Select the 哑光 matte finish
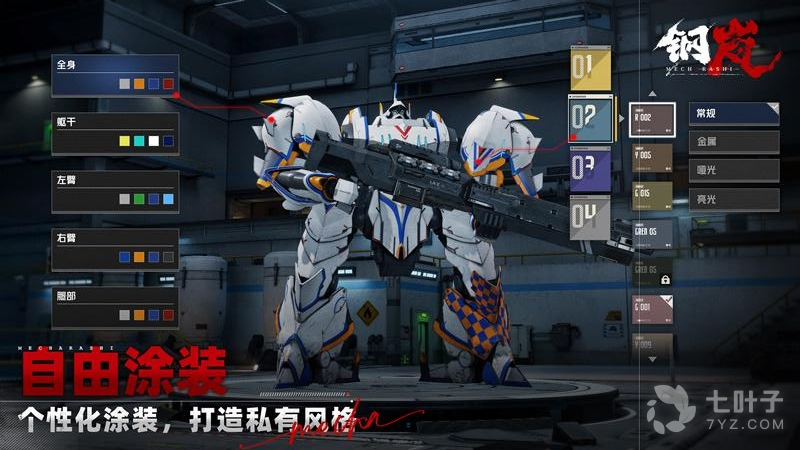The width and height of the screenshot is (800, 450). (x=733, y=171)
